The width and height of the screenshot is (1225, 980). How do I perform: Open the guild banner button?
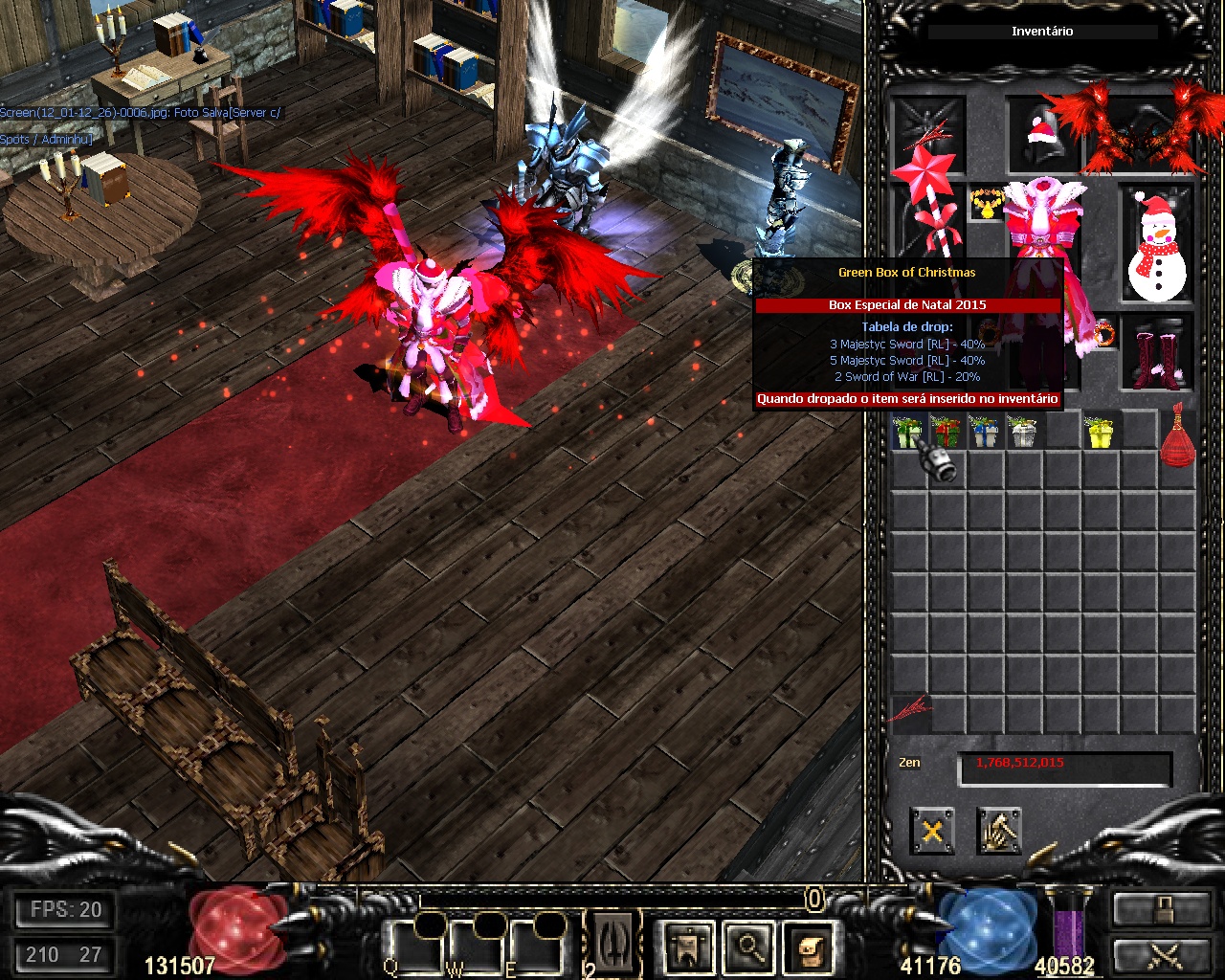691,948
